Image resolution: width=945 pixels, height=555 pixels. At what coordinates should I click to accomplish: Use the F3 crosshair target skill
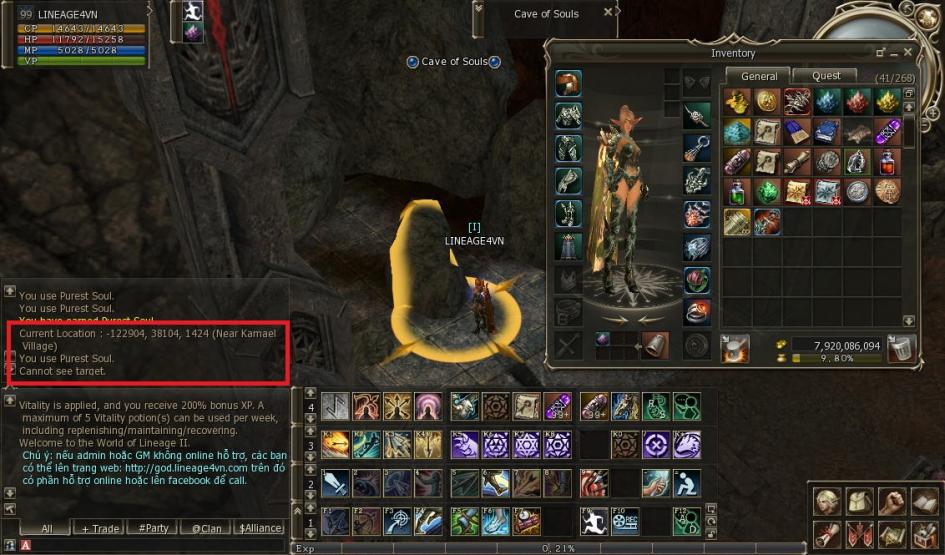[x=399, y=521]
